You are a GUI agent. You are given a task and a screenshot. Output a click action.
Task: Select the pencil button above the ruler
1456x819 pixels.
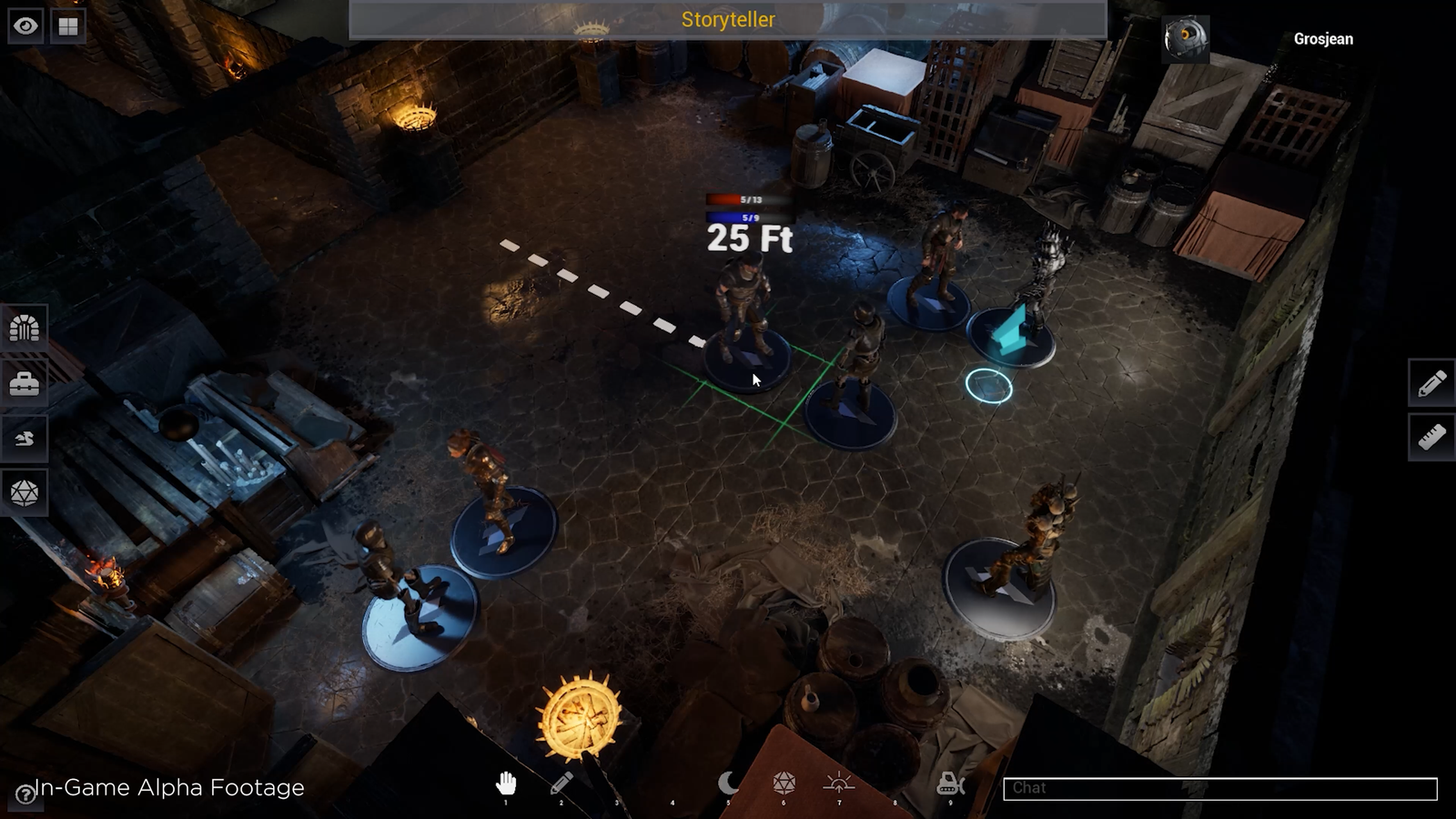(1431, 383)
